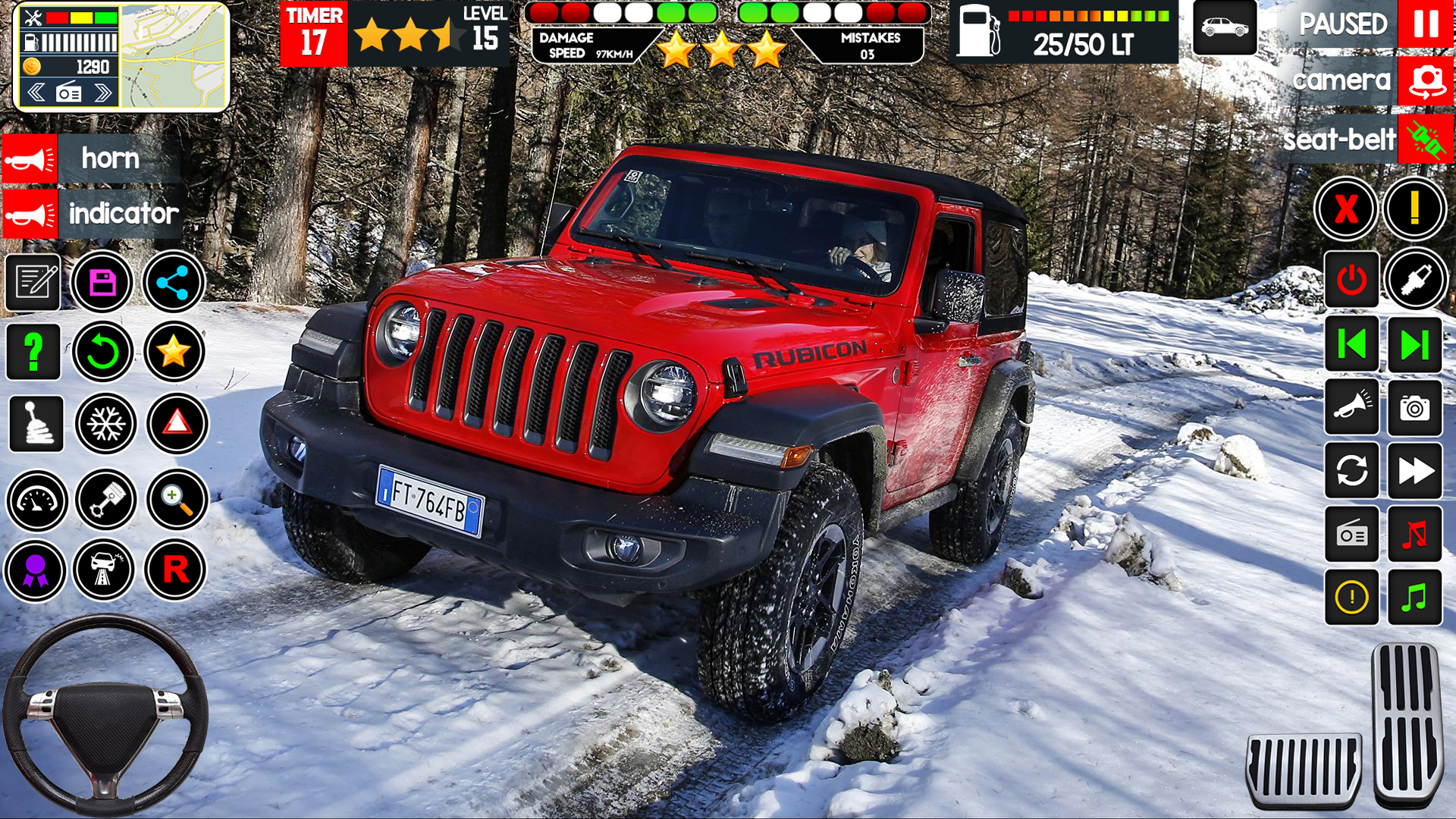Tap the red hazard triangle icon
The image size is (1456, 819).
[176, 424]
